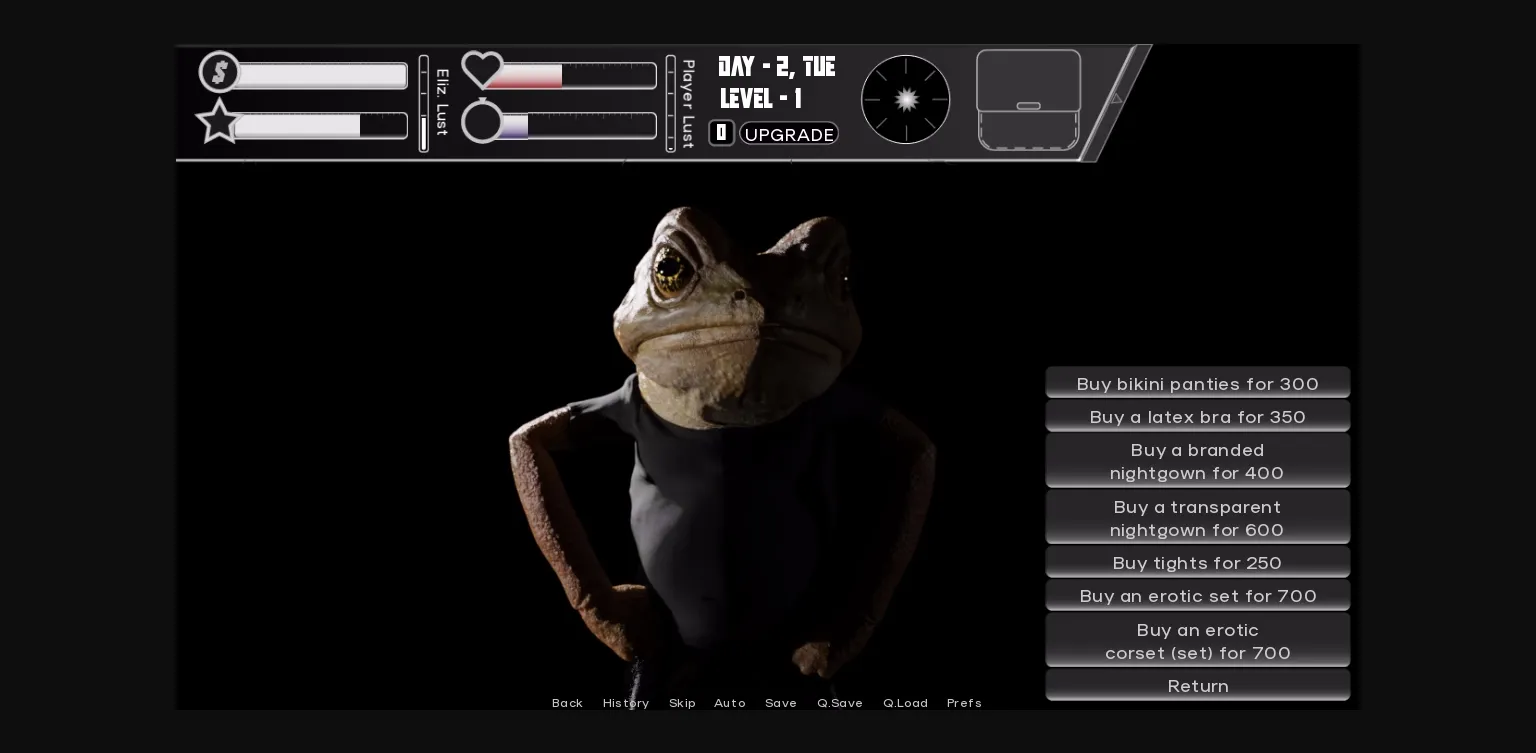Go Back in the quick menu
Image resolution: width=1536 pixels, height=753 pixels.
click(x=567, y=703)
